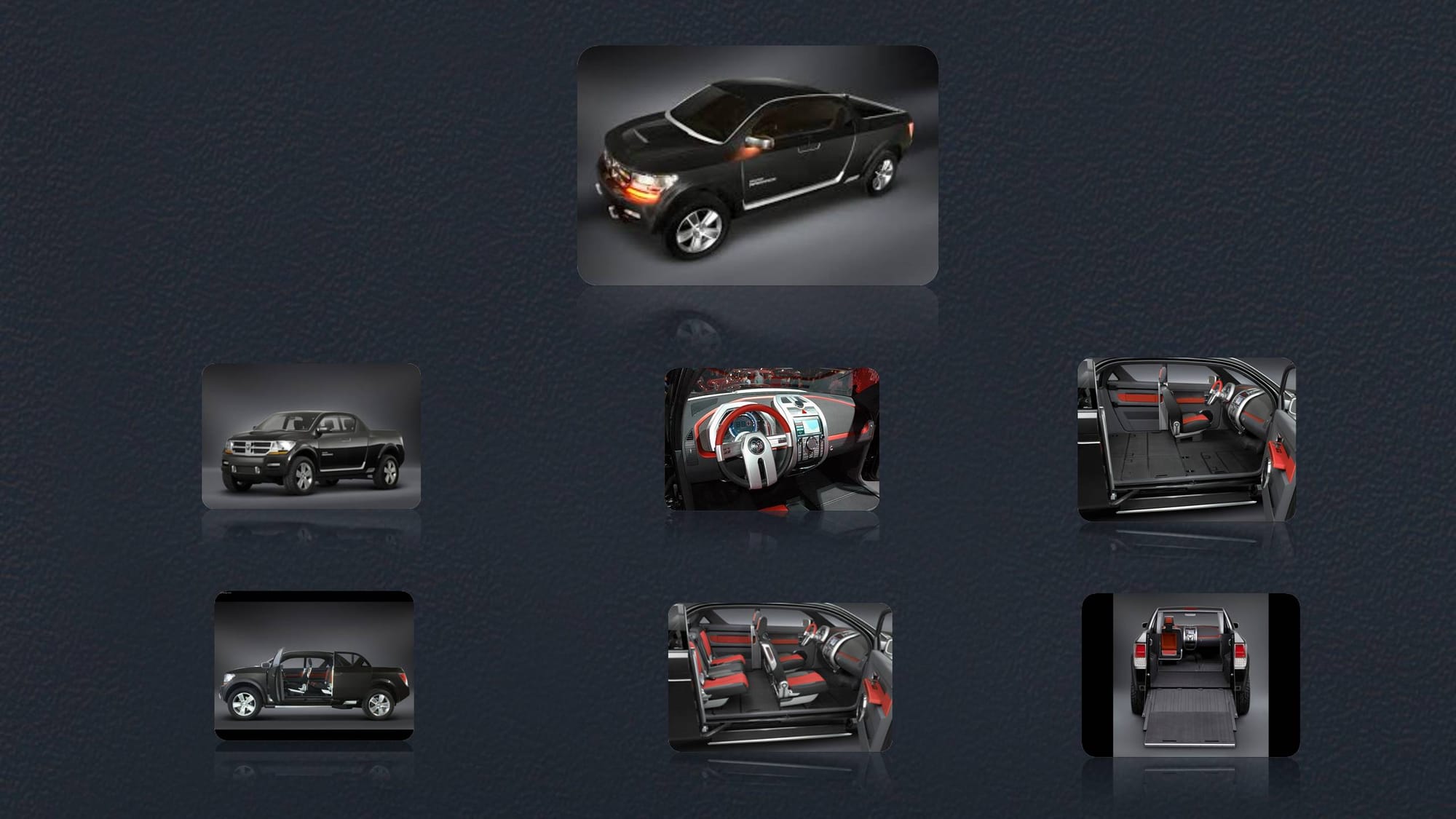Choose the steering wheel dashboard thumbnail
This screenshot has height=819, width=1456.
(x=772, y=439)
